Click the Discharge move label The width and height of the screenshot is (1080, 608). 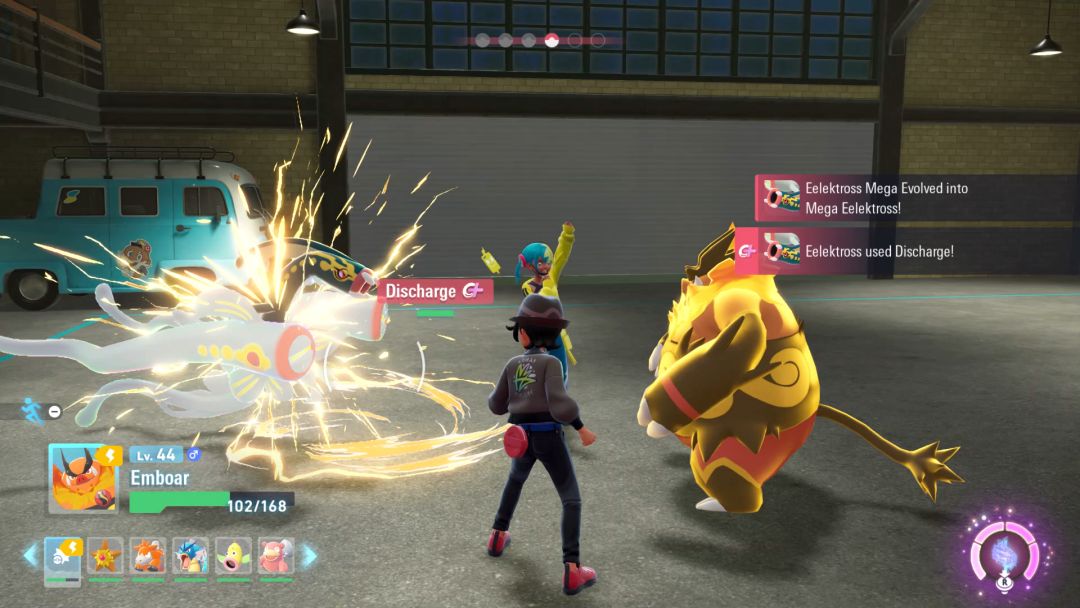coord(434,291)
